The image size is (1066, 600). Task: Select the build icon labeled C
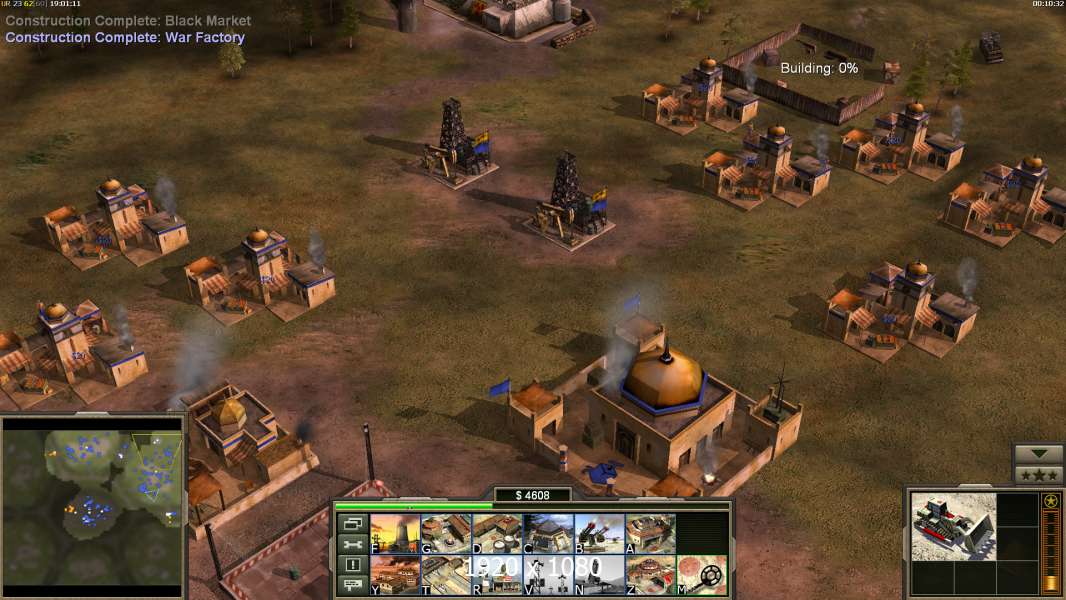[x=548, y=533]
